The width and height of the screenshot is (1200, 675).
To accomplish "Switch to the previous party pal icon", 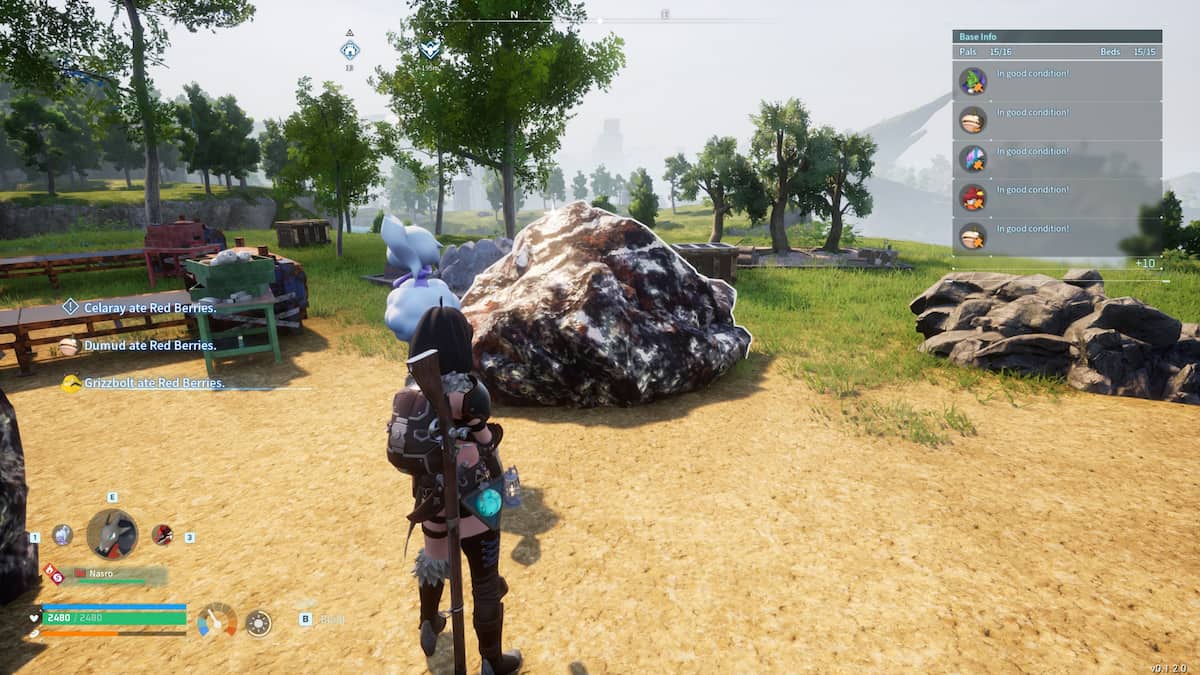I will pos(62,535).
